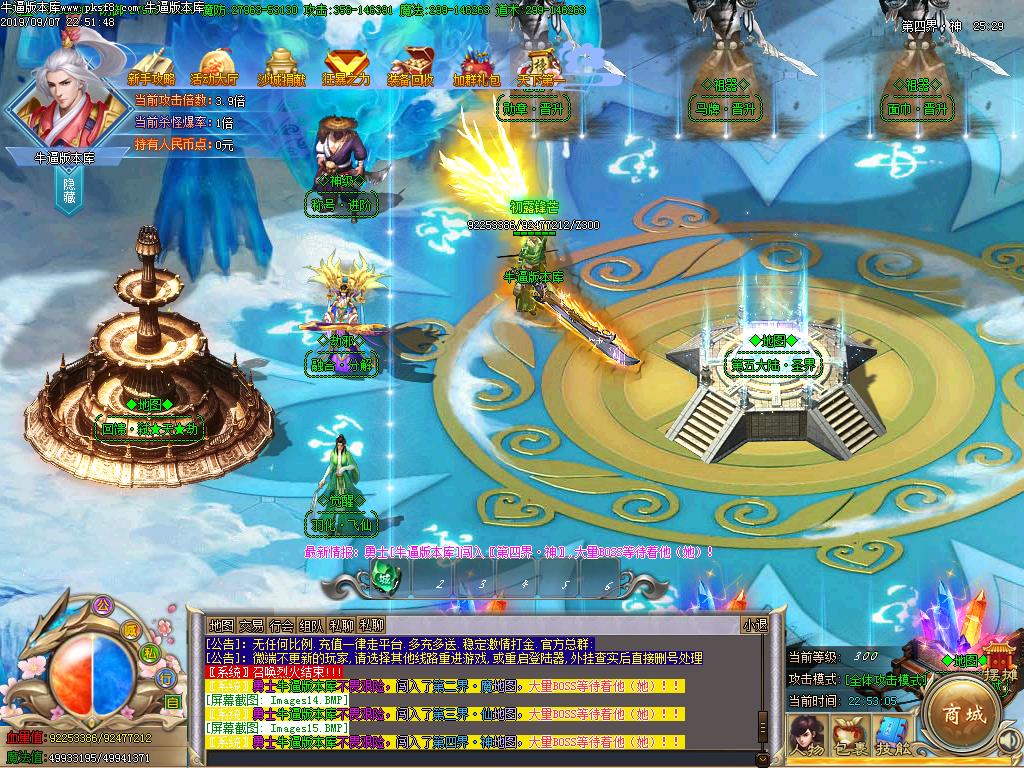Image resolution: width=1024 pixels, height=768 pixels.
Task: Open the 新手攻略 beginner guide icon
Action: tap(152, 66)
